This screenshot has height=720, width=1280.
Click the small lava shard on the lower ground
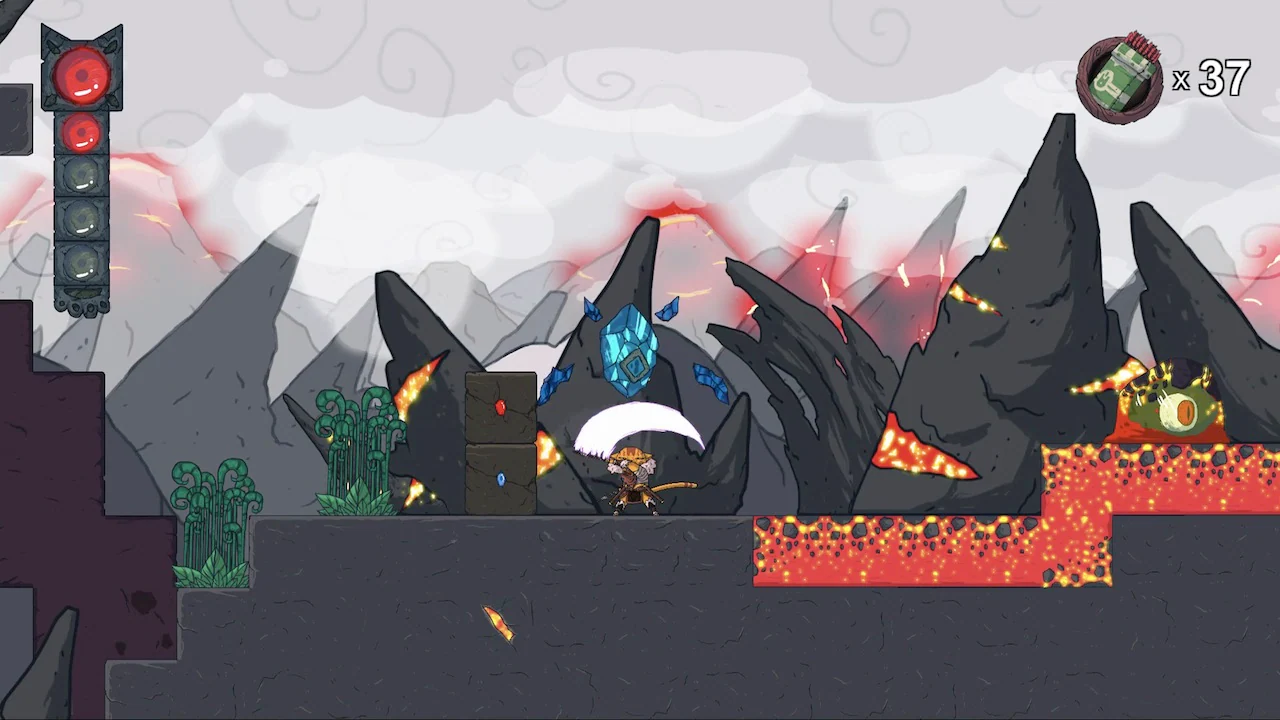click(x=496, y=622)
